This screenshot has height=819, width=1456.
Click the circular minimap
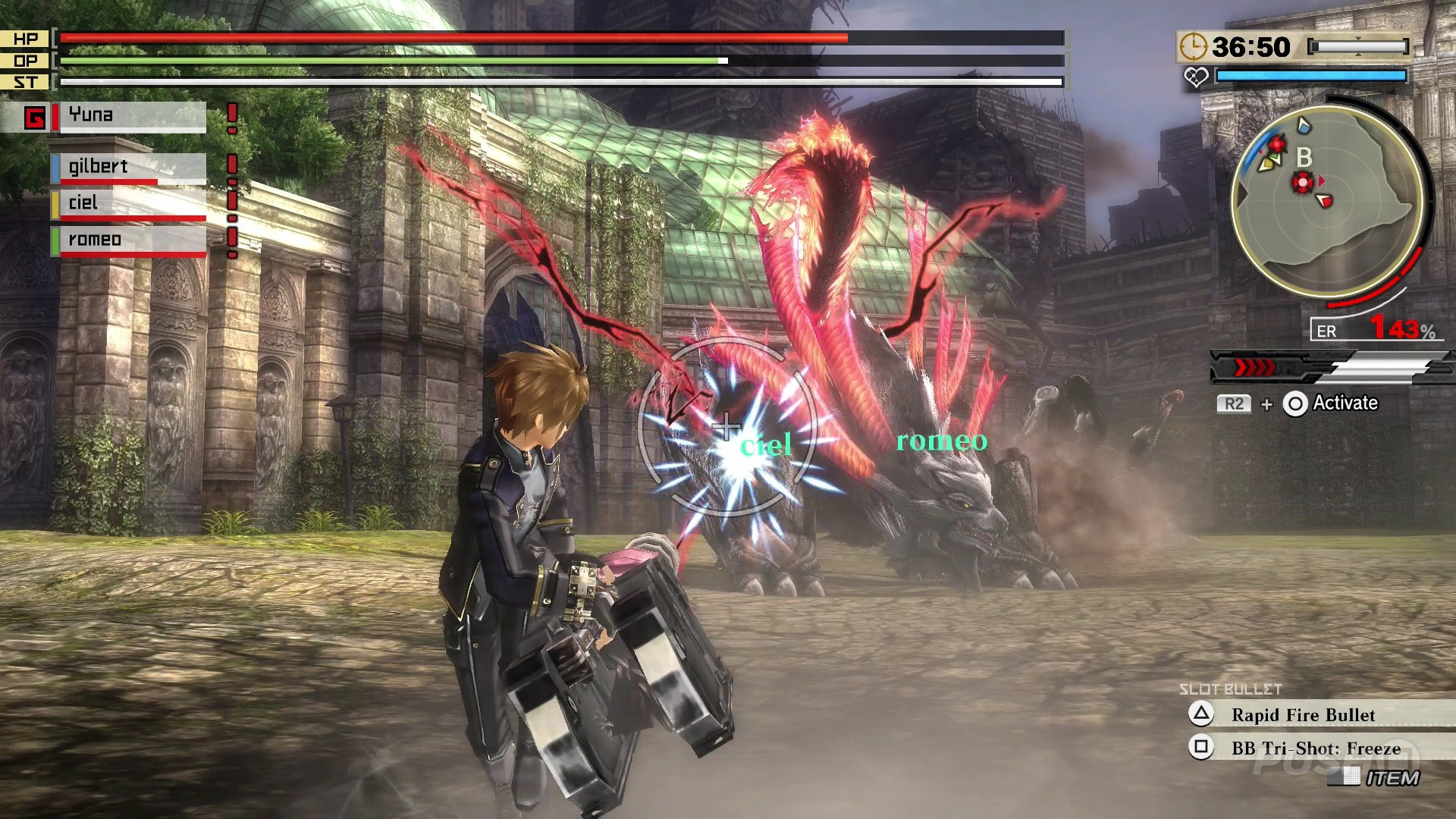pyautogui.click(x=1327, y=201)
